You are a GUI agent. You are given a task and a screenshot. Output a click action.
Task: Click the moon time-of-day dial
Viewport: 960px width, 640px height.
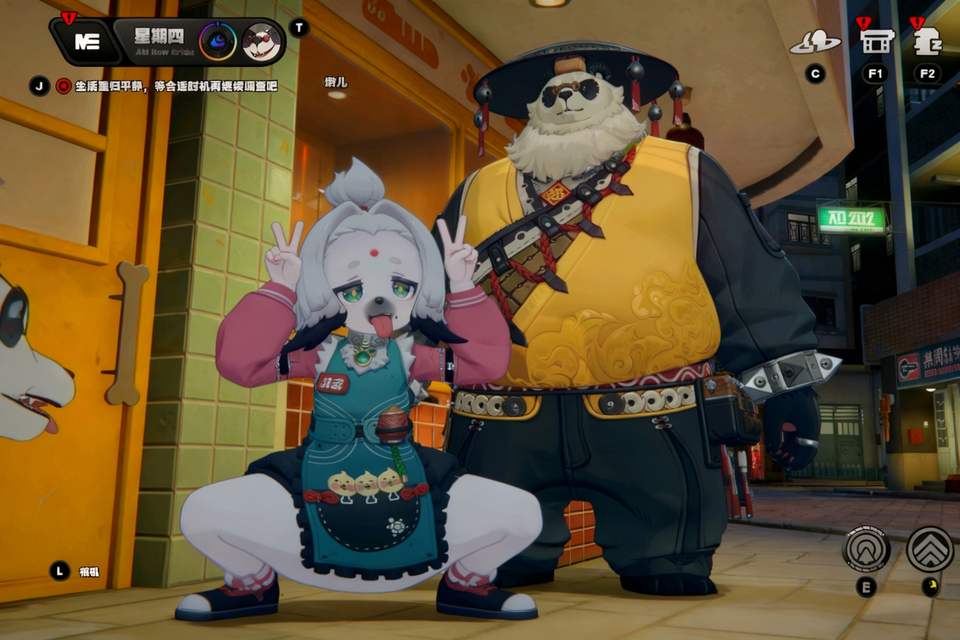[x=217, y=42]
